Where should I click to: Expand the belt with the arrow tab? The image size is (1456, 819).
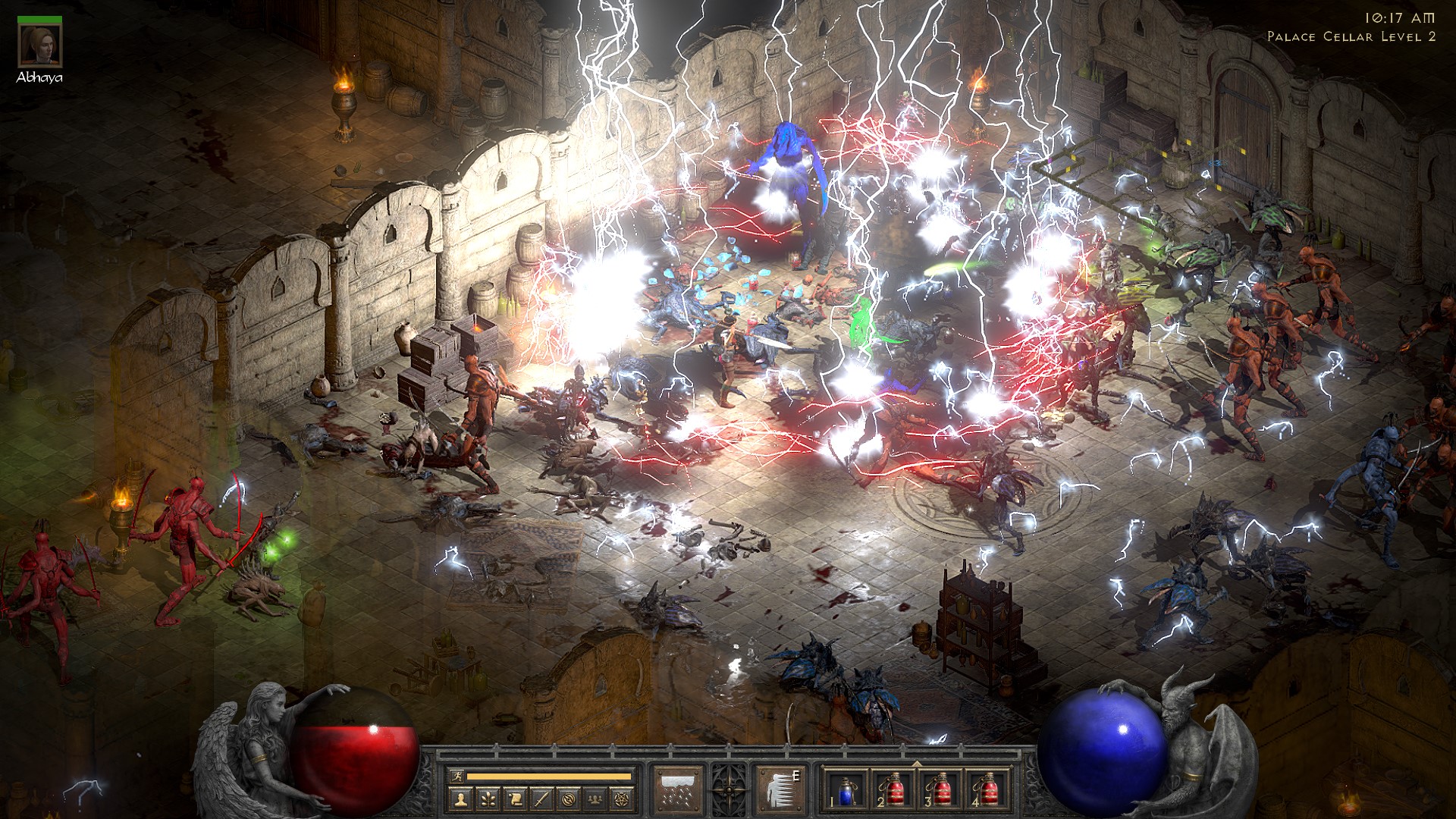pos(917,764)
